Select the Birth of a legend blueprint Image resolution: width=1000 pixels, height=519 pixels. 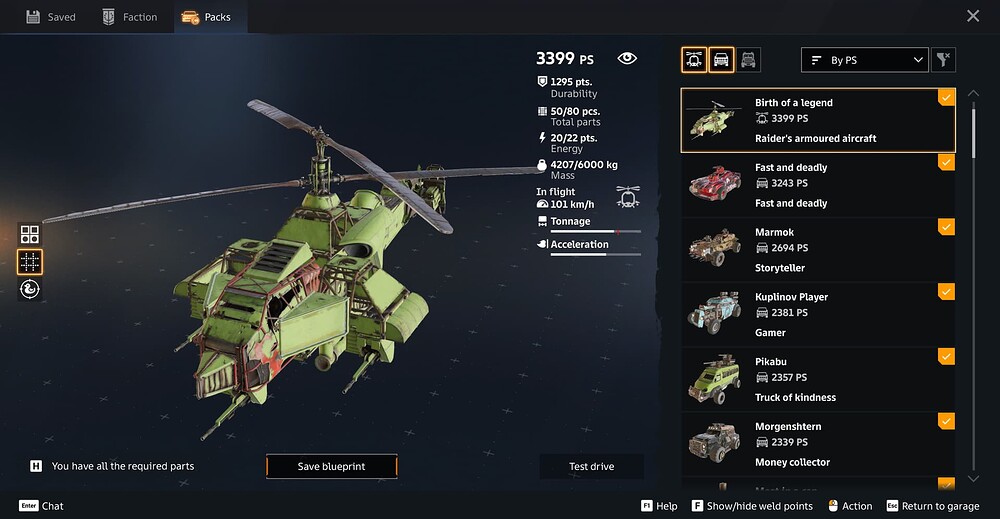[816, 120]
